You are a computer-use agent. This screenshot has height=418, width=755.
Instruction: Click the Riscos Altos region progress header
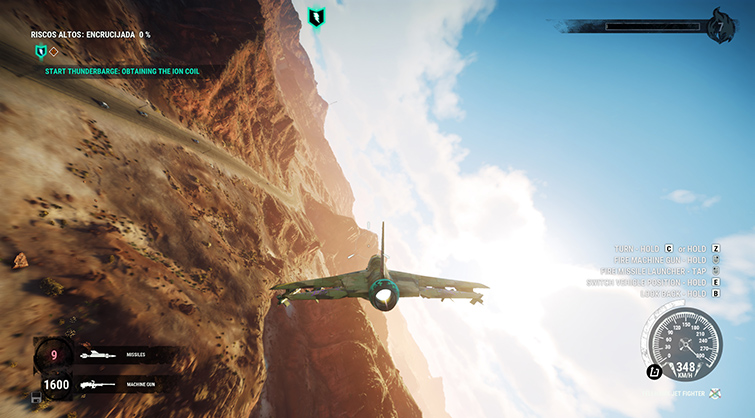pos(90,34)
